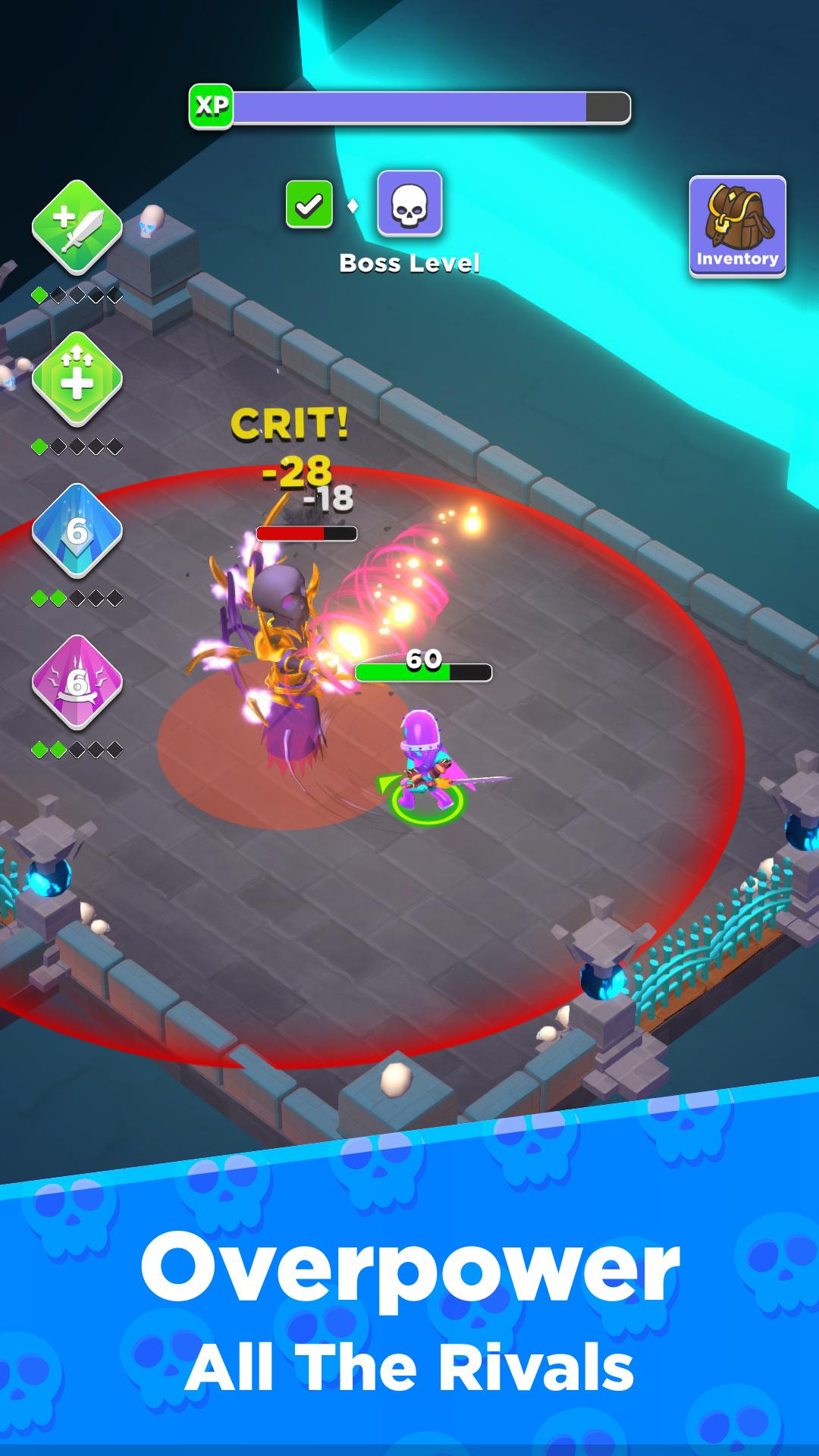Image resolution: width=819 pixels, height=1456 pixels.
Task: Select the sword attack upgrade icon
Action: pos(77,227)
